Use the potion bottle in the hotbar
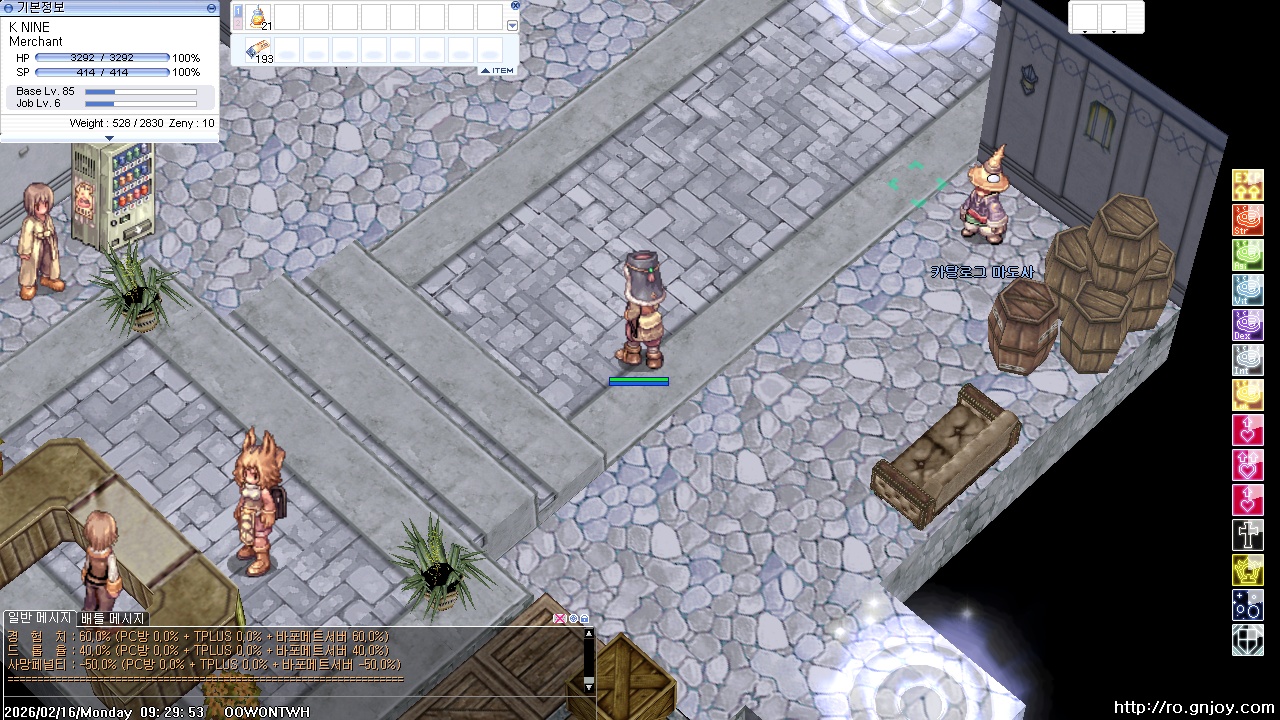The image size is (1280, 720). [259, 17]
